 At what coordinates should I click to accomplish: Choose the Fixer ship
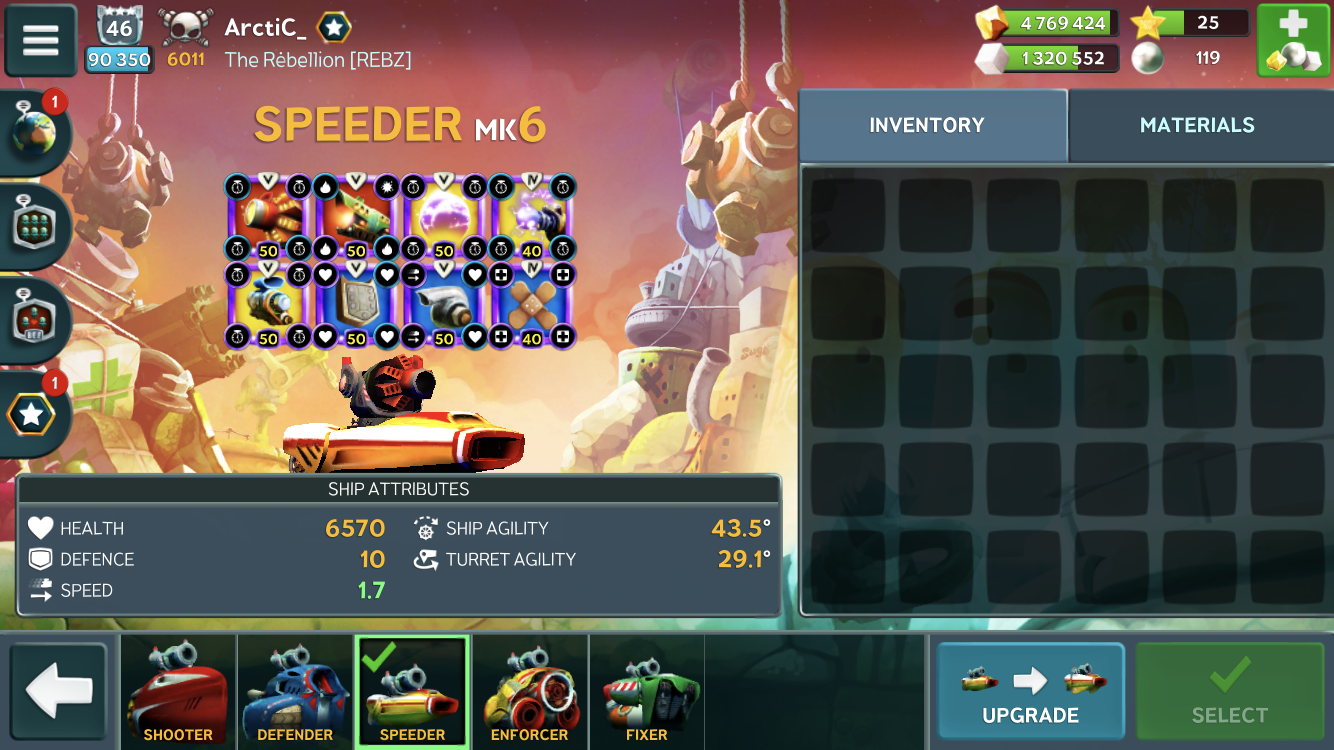(x=647, y=692)
